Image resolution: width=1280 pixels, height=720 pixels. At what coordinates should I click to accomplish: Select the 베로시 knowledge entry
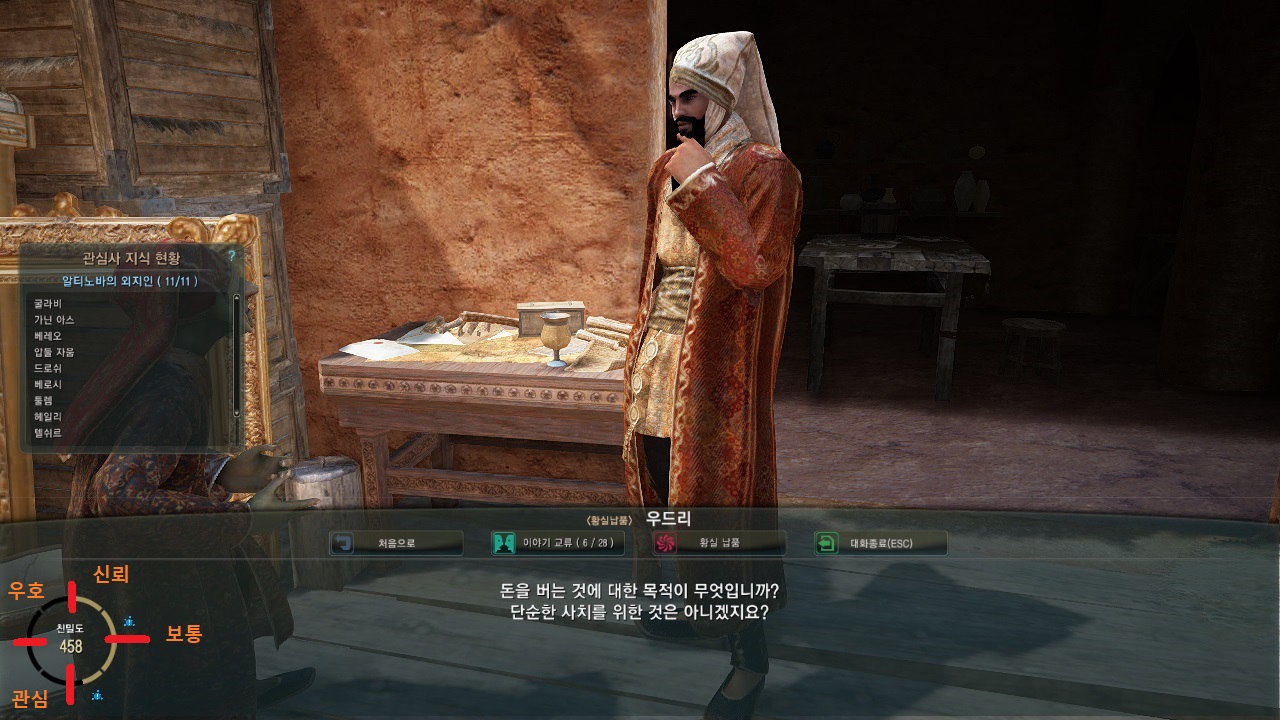48,384
